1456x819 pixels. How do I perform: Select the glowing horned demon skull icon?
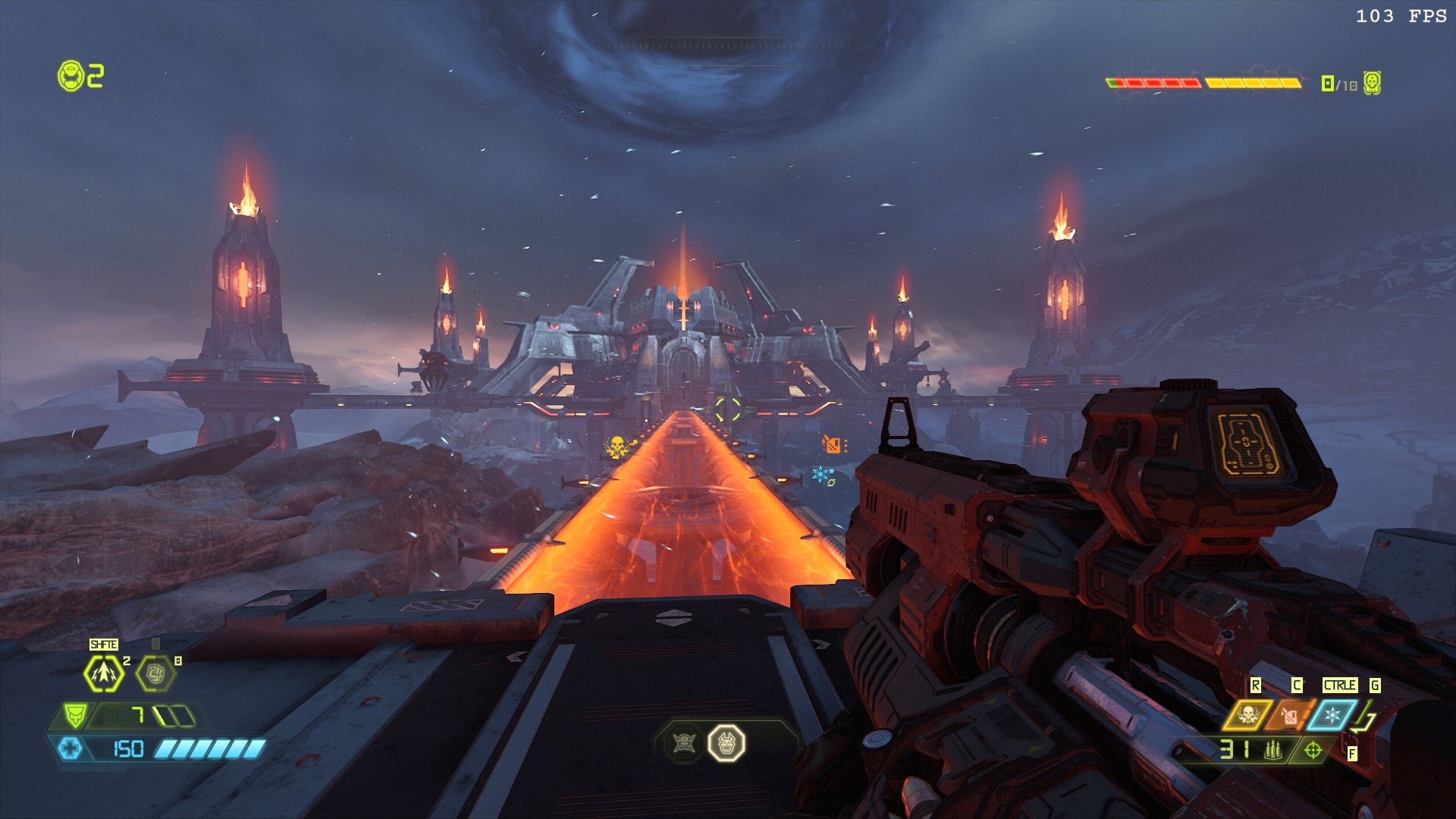726,743
